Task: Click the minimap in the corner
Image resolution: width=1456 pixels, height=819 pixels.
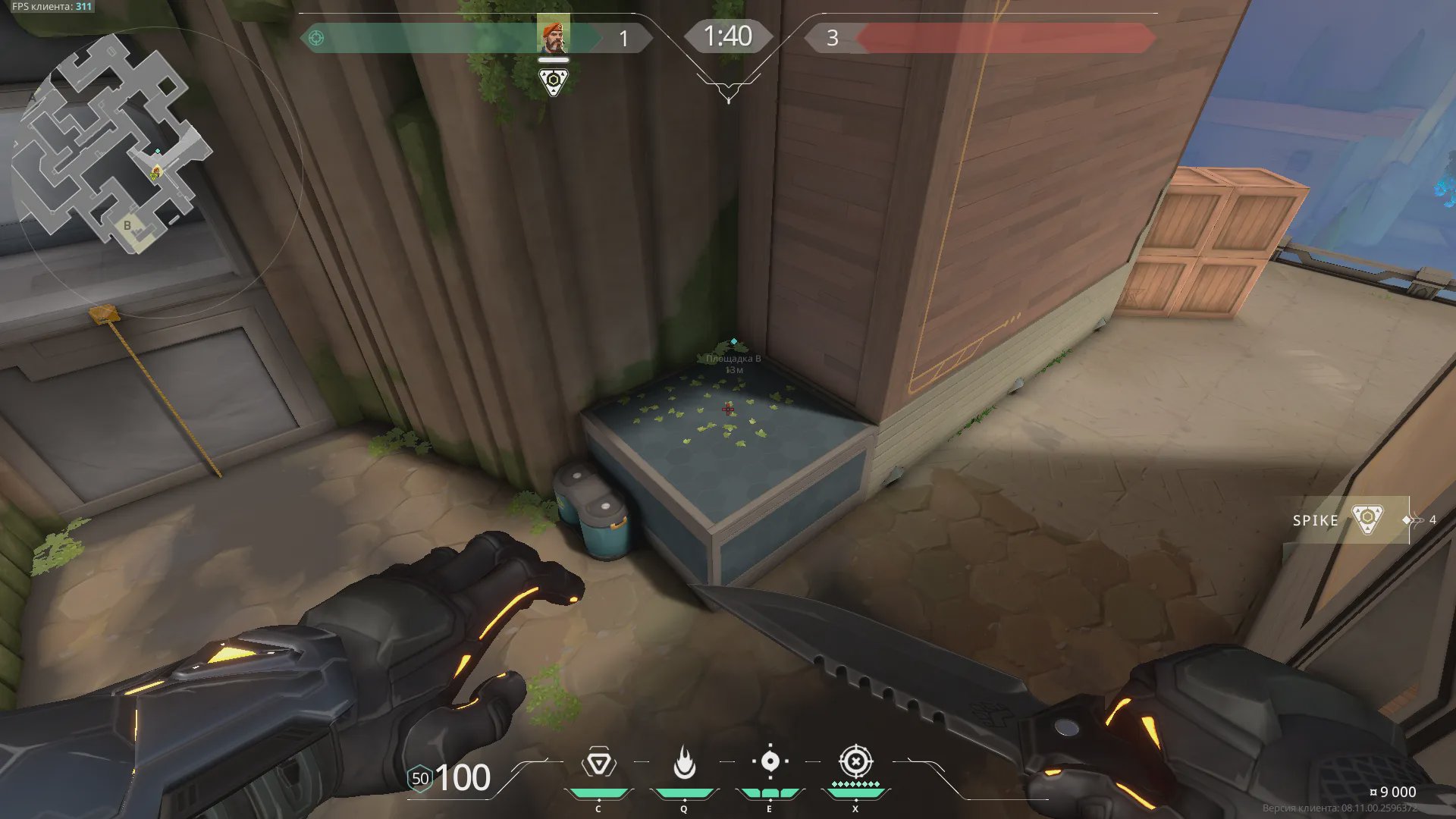Action: coord(114,144)
